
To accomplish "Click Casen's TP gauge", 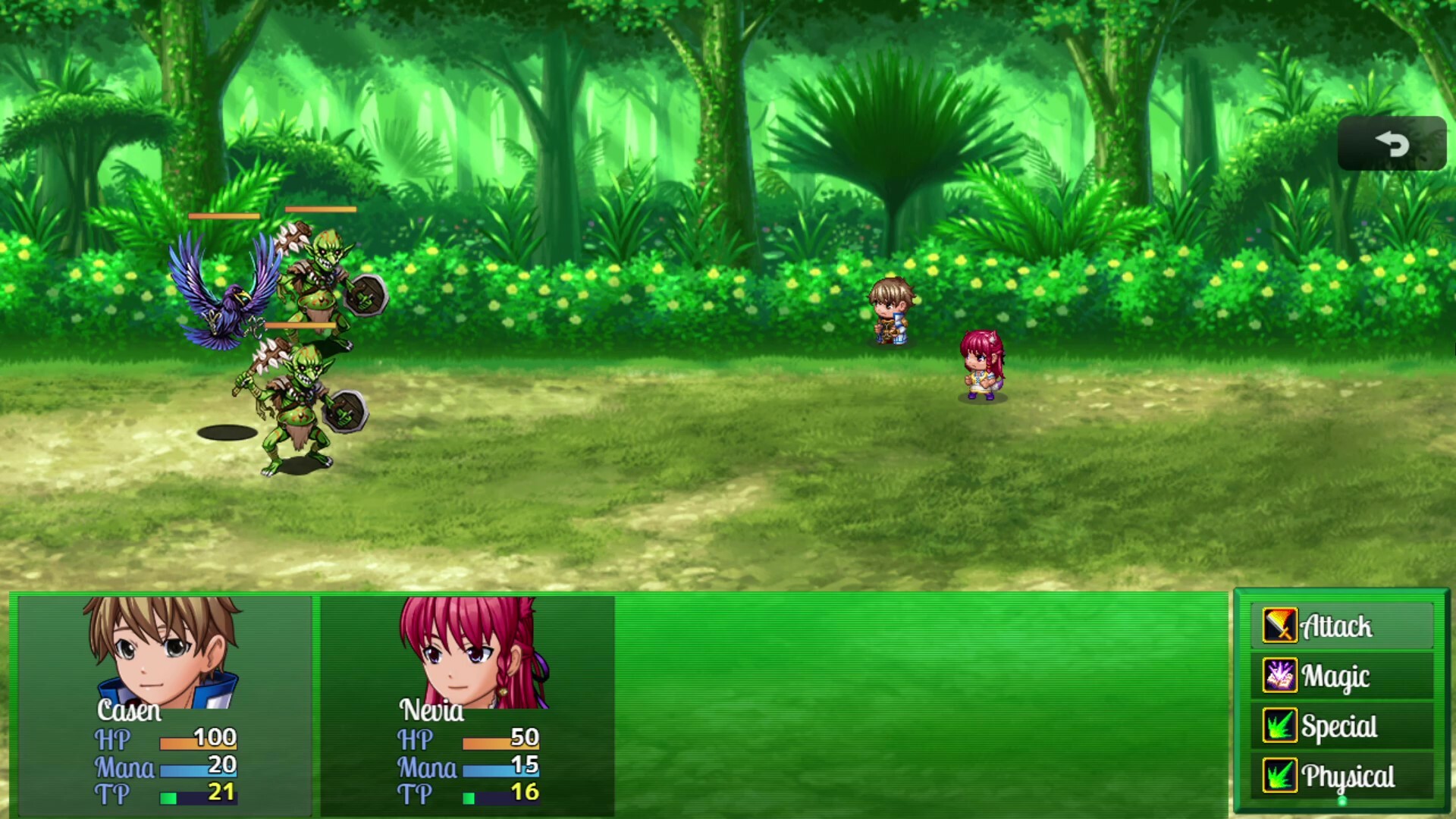I will click(x=199, y=796).
